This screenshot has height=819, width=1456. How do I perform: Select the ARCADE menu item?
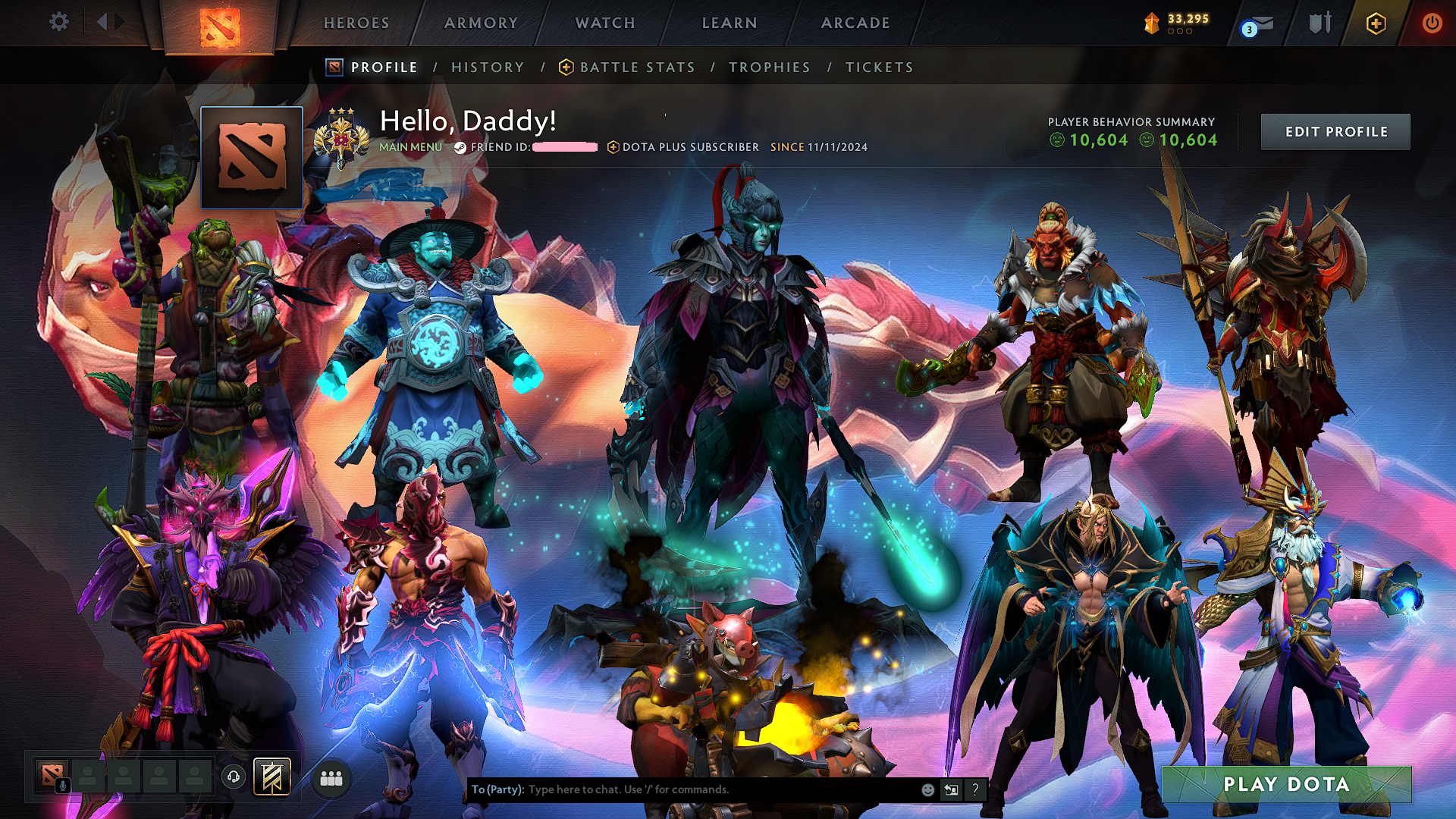pos(855,22)
